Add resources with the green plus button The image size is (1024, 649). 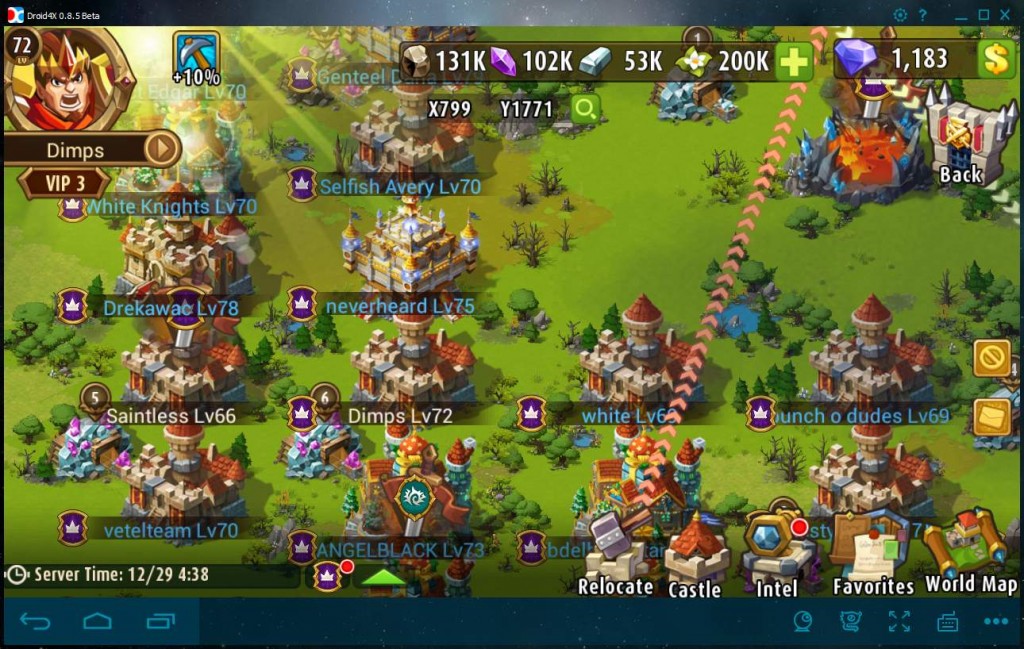click(x=793, y=62)
